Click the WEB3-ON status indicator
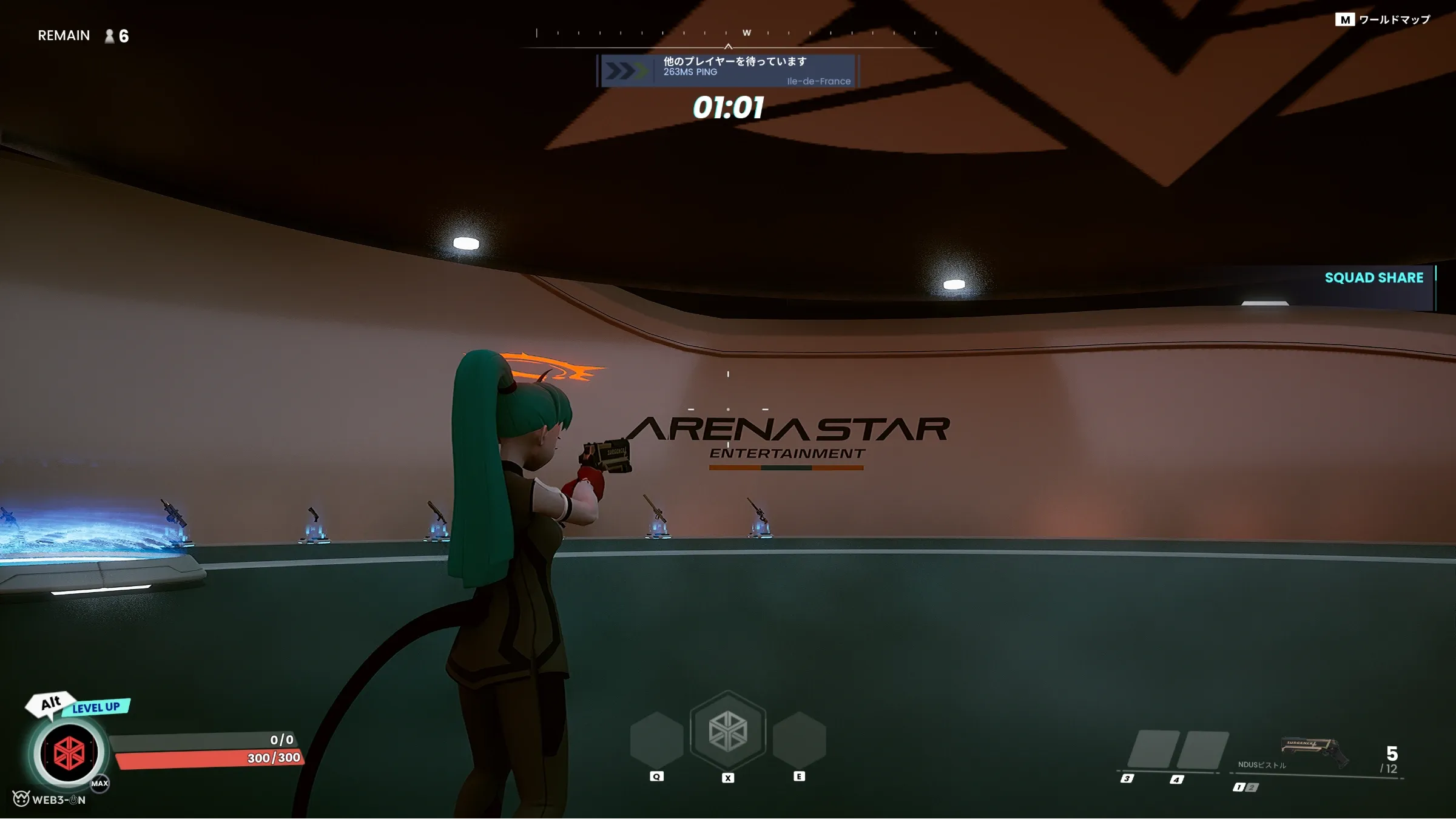The width and height of the screenshot is (1456, 819). tap(50, 800)
